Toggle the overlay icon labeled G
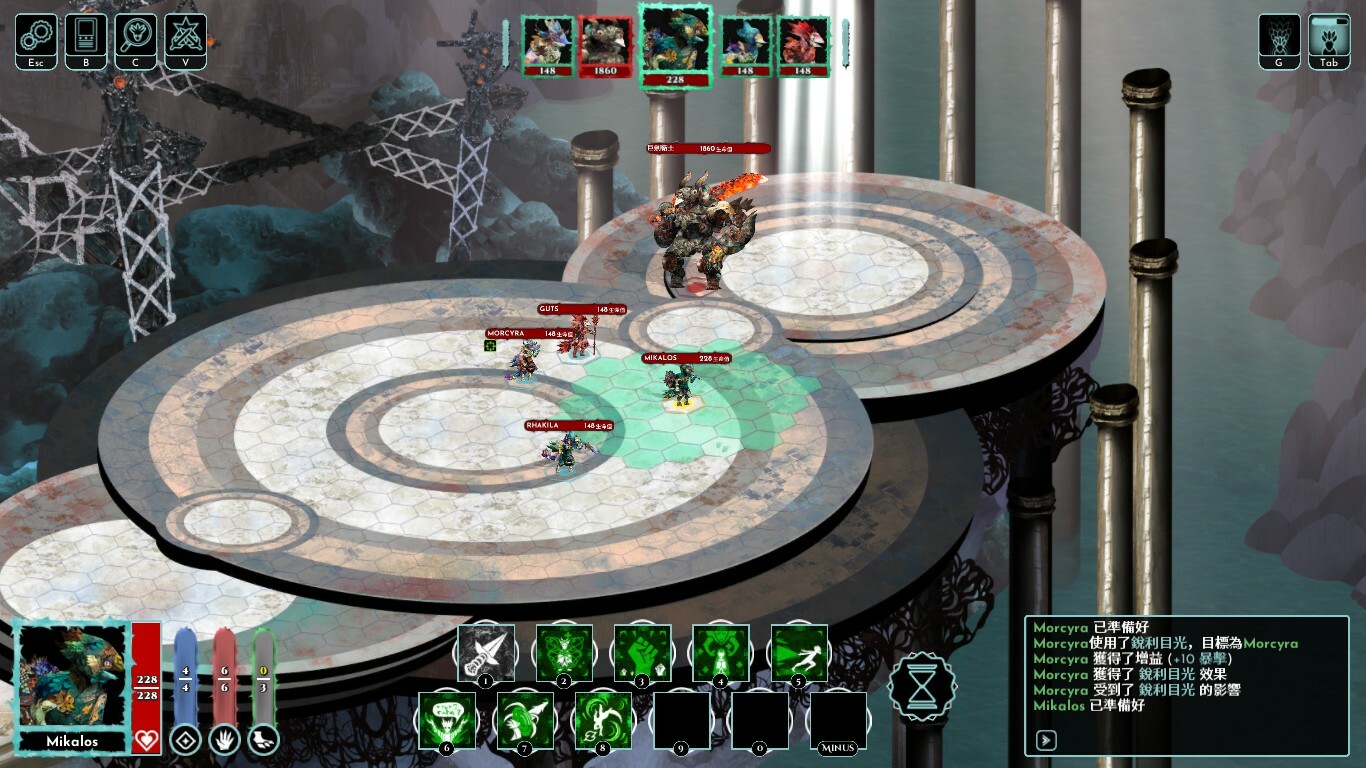 [x=1279, y=35]
